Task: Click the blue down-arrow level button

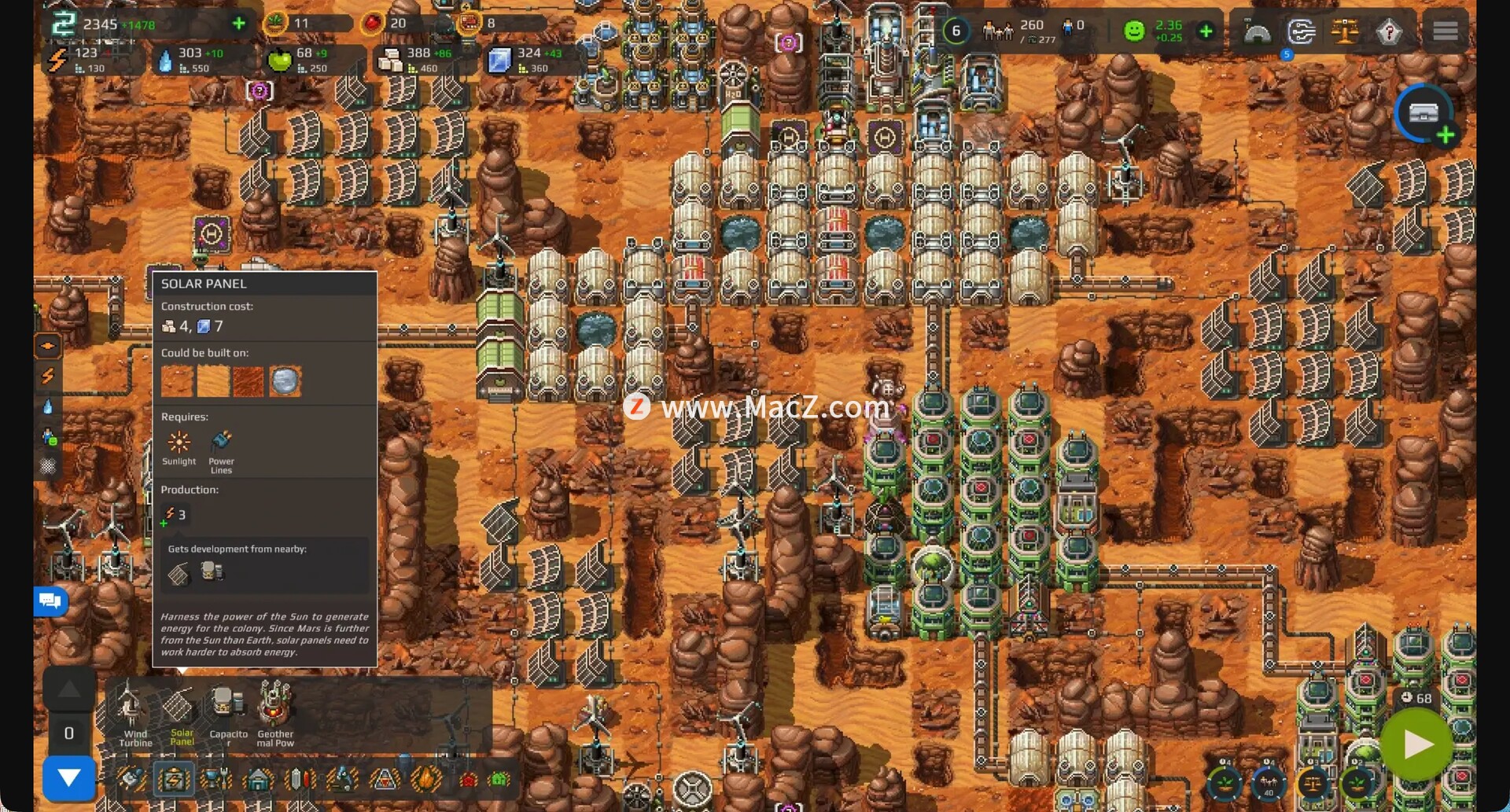Action: pos(69,777)
